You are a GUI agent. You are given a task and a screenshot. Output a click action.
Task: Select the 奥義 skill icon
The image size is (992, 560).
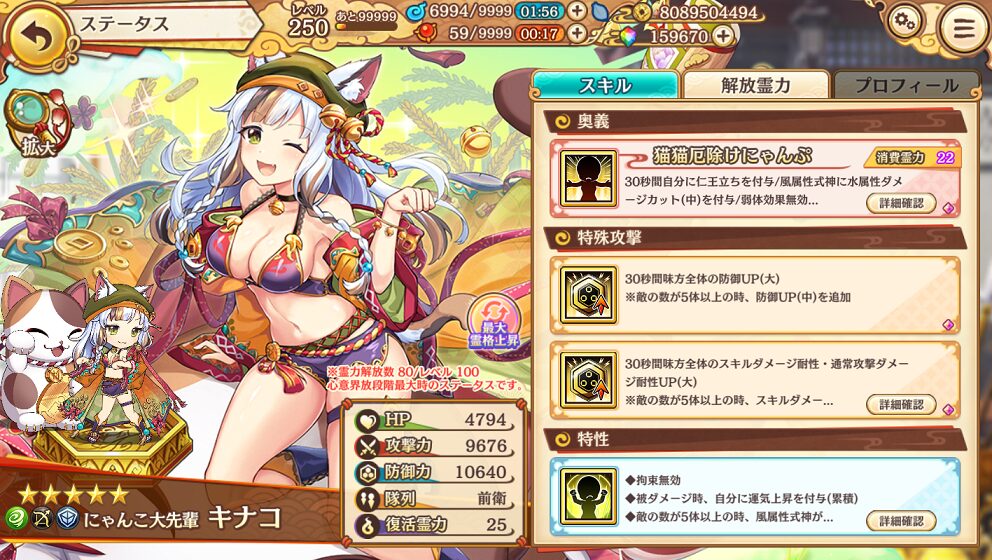point(588,179)
